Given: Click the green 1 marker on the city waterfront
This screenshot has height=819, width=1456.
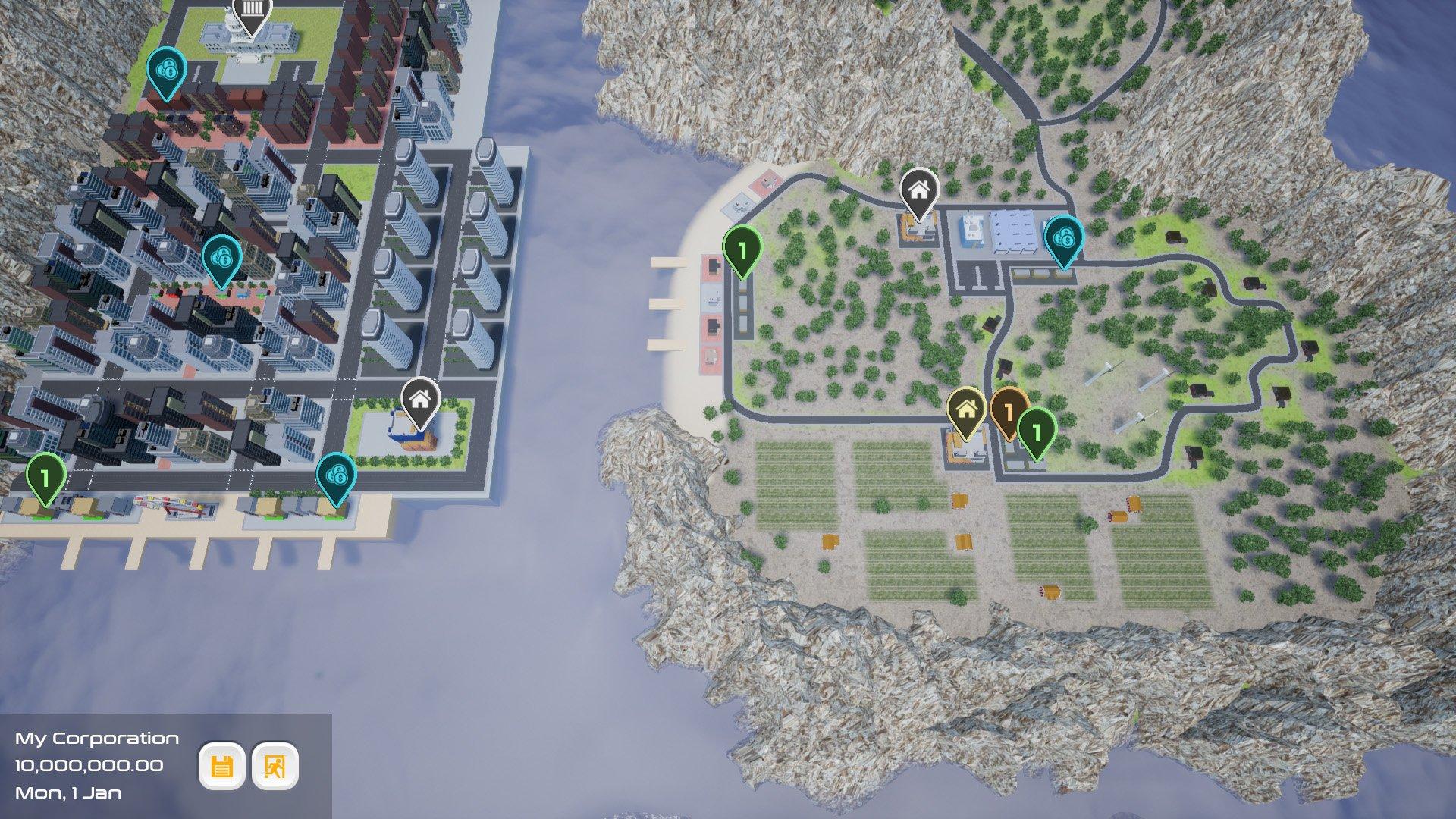Looking at the screenshot, I should (45, 478).
